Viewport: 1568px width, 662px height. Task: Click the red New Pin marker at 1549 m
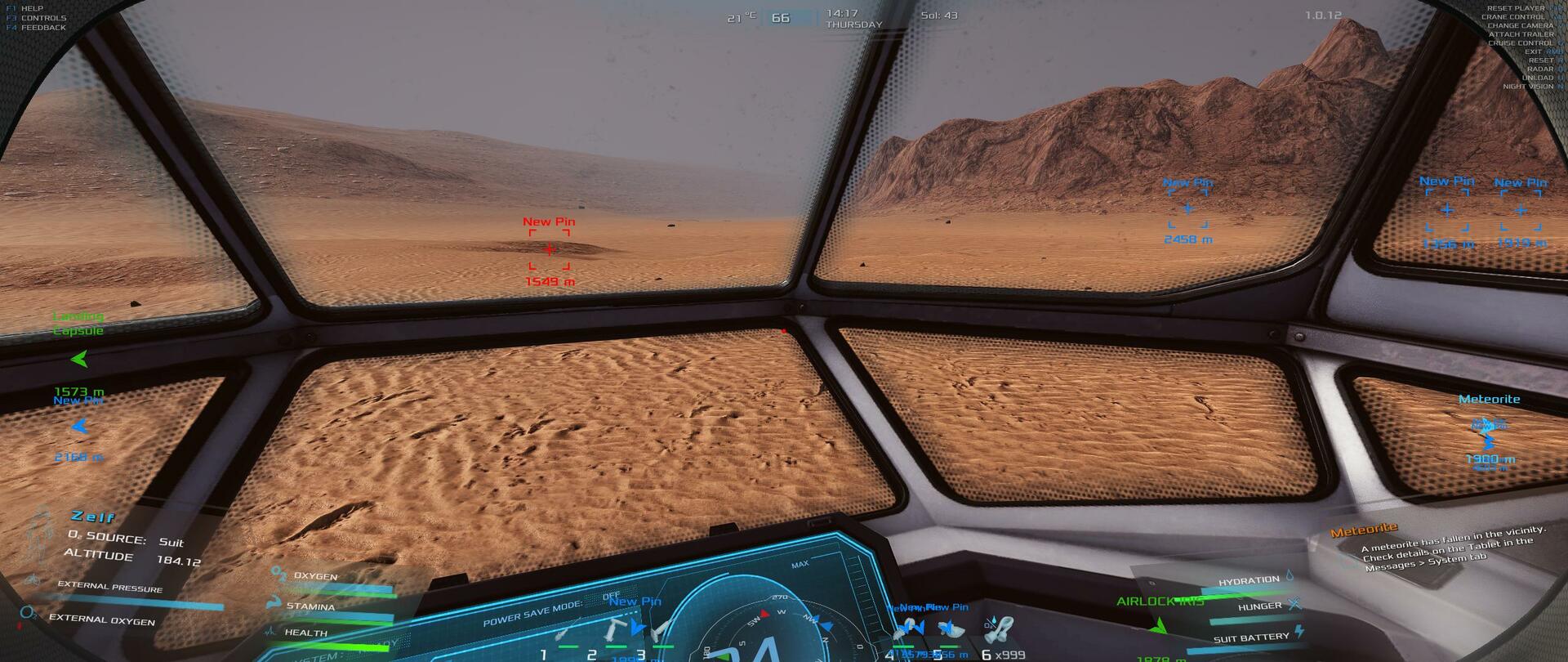(549, 249)
